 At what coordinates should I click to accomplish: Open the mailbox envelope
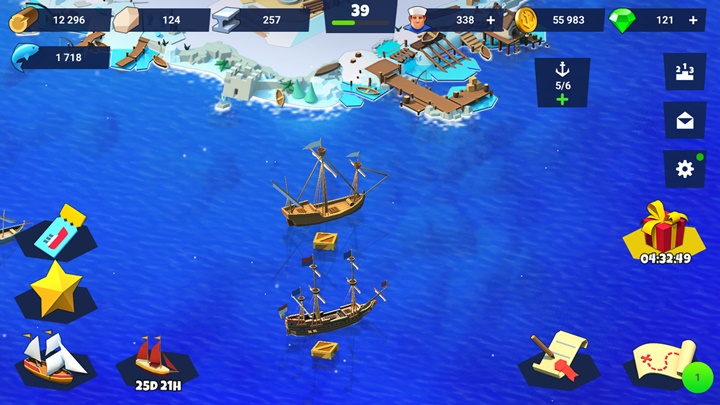pos(685,120)
